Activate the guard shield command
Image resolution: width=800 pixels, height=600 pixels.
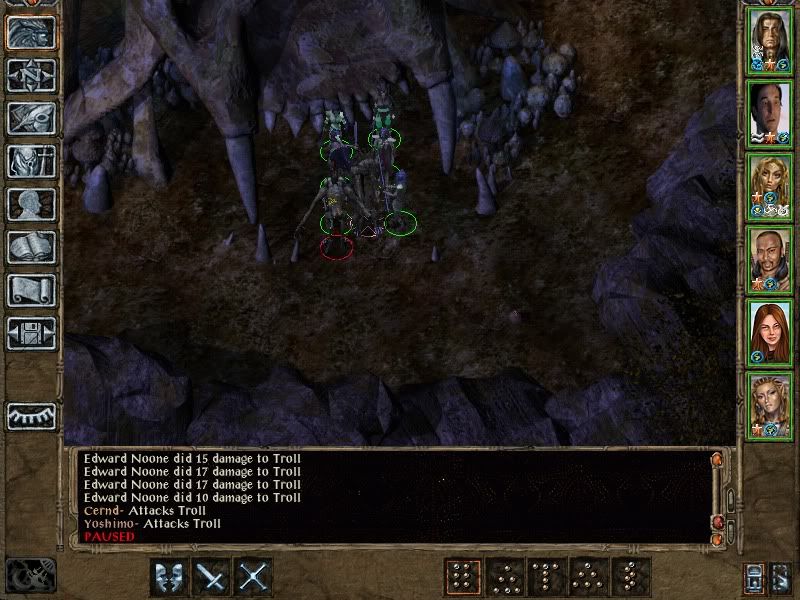coord(169,577)
